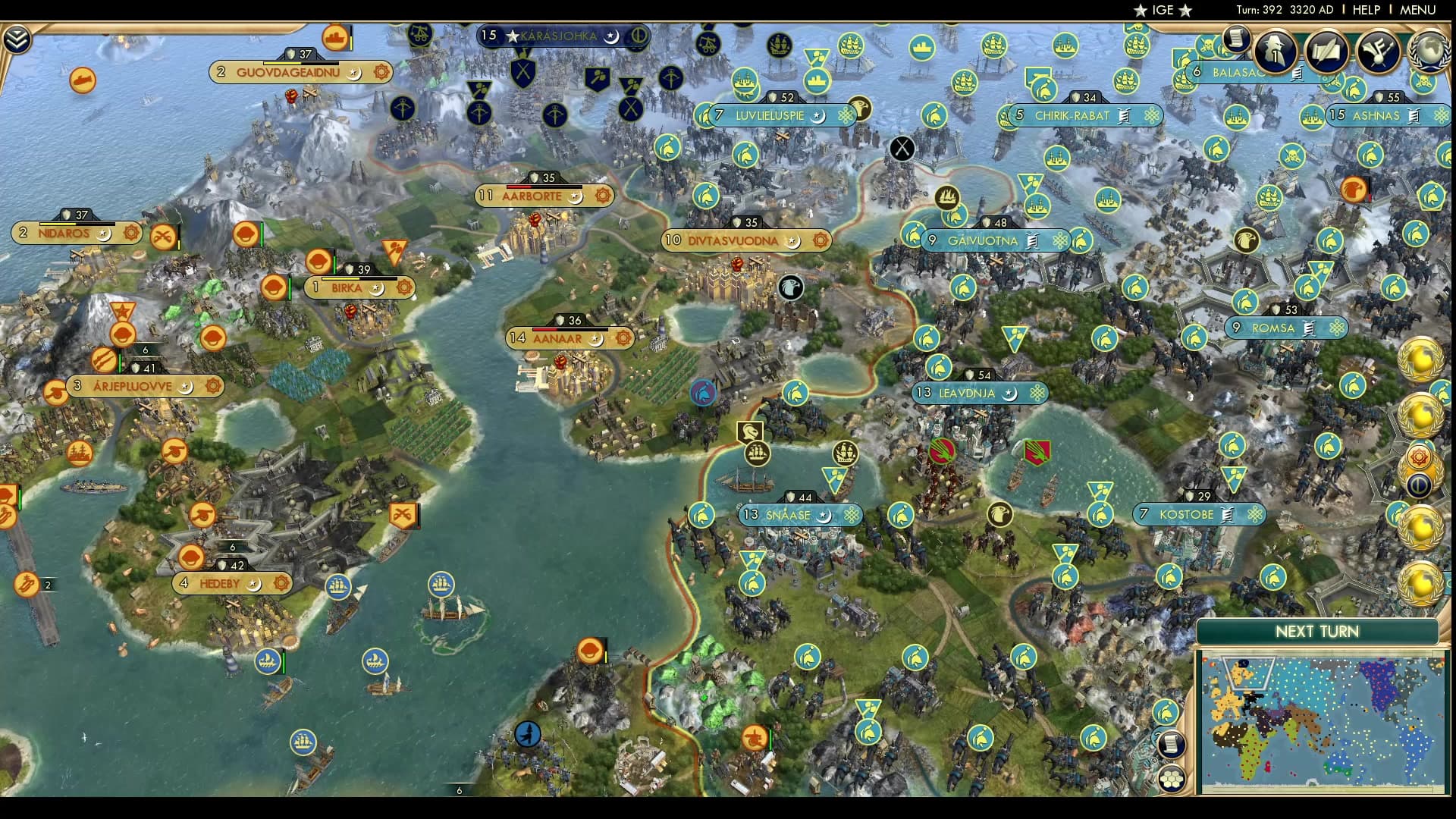Viewport: 1456px width, 819px height.
Task: Open map options scroll icon above the hexagon
Action: pos(1172,745)
